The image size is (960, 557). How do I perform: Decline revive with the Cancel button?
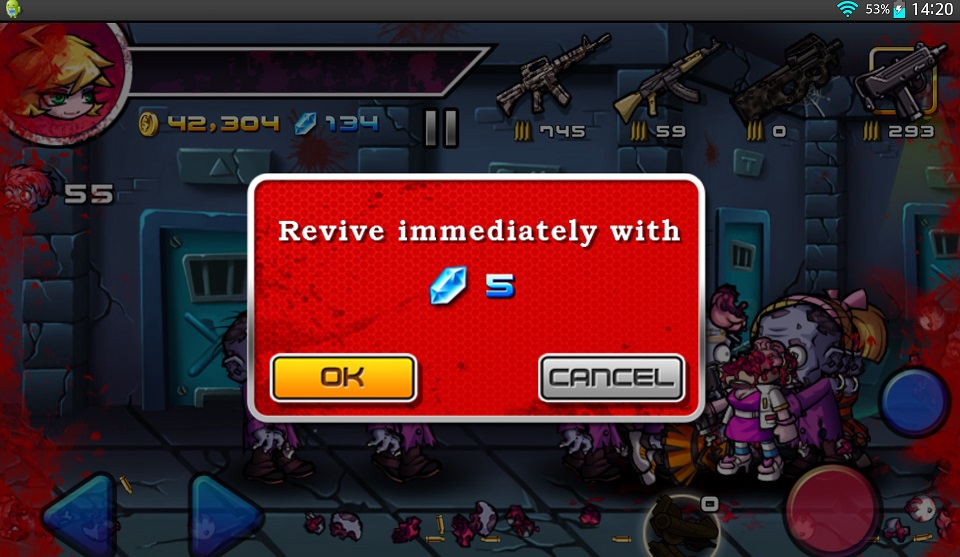click(611, 378)
